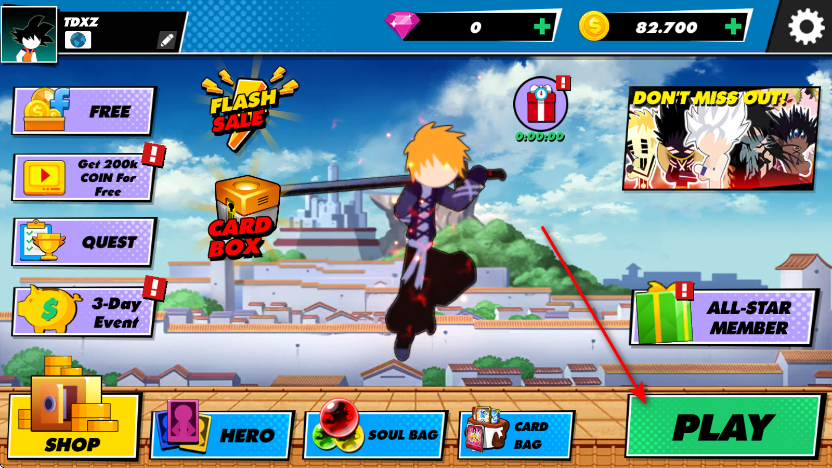Add more pink gems with plus button
The width and height of the screenshot is (832, 468).
point(541,27)
